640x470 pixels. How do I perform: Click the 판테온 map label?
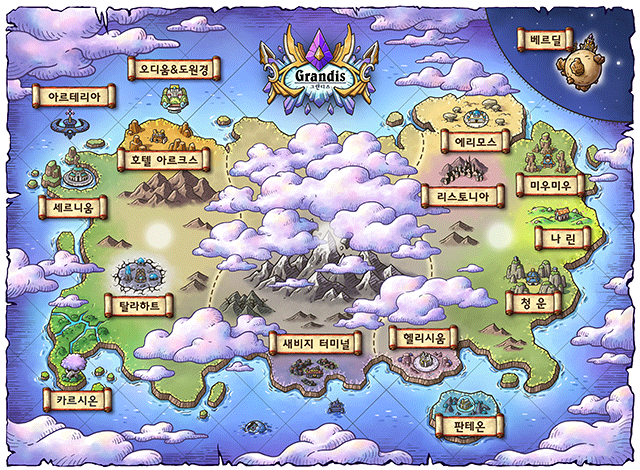click(x=464, y=427)
